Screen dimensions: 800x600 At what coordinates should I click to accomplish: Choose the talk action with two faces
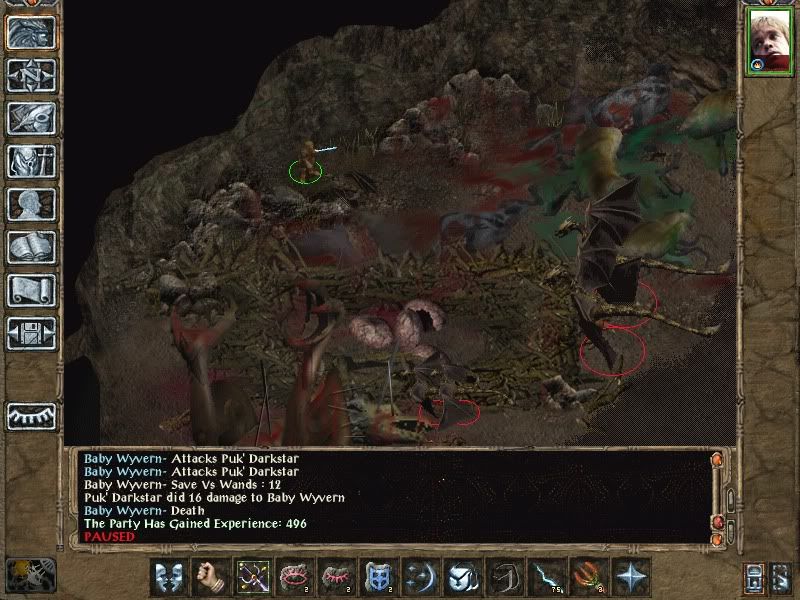pos(169,577)
